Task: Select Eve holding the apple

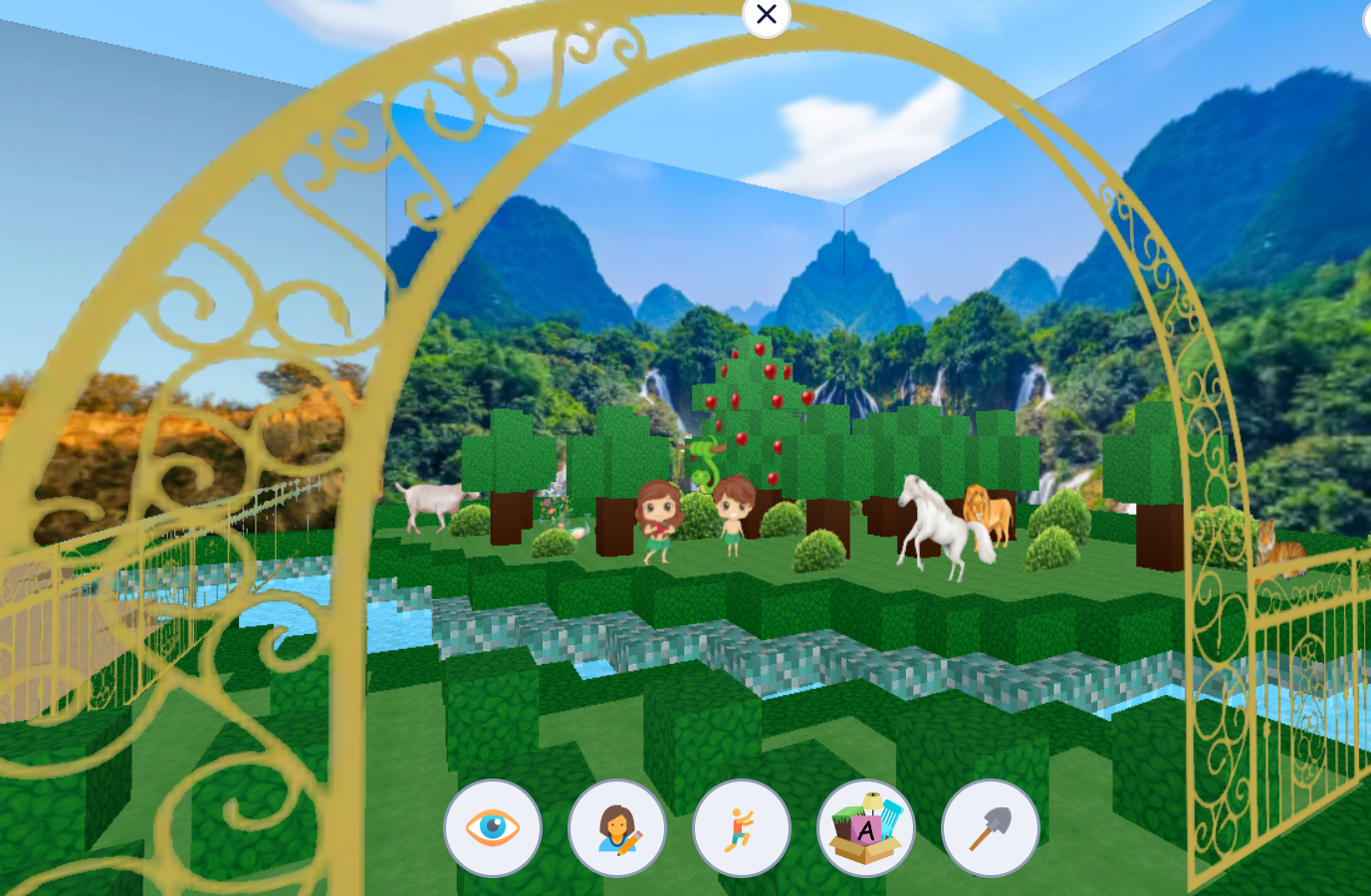Action: [662, 518]
